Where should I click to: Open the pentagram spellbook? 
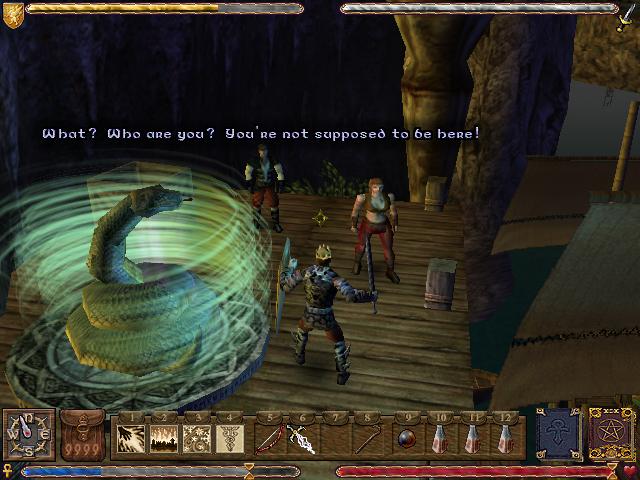click(609, 435)
